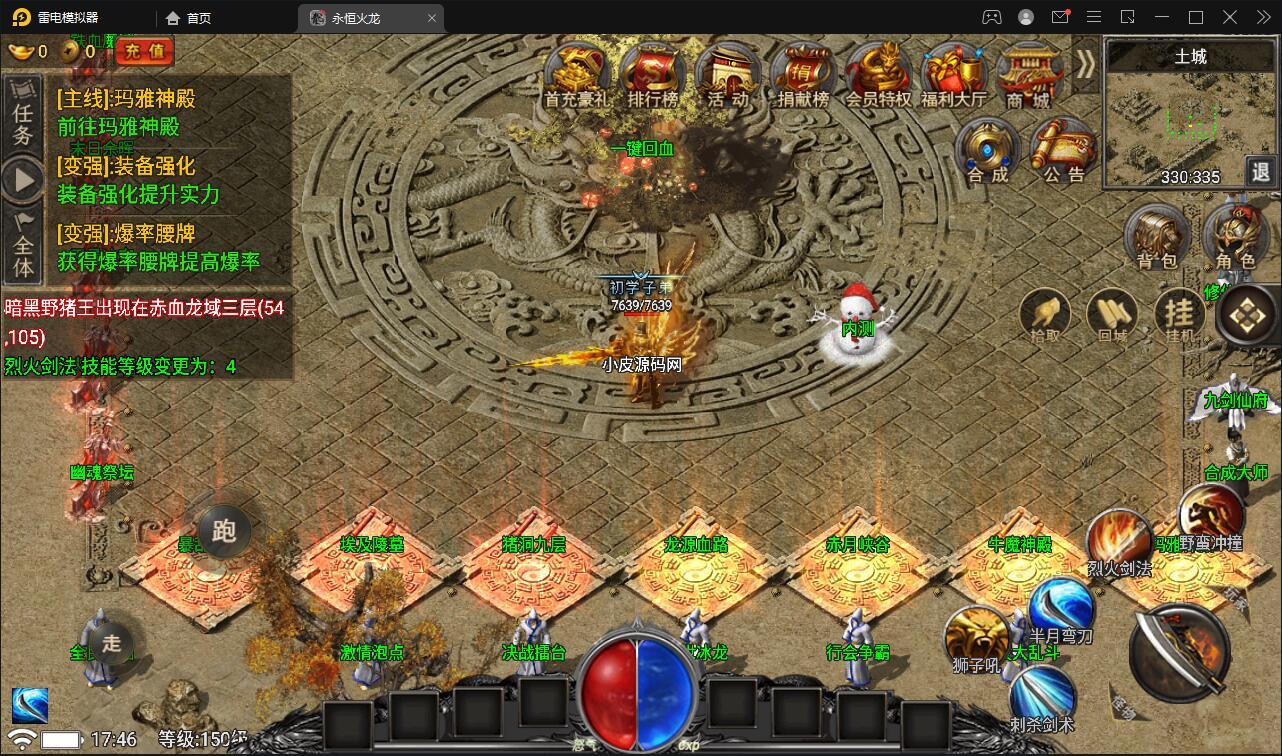
Task: Activate the 烈火剑法 skill
Action: [1119, 541]
